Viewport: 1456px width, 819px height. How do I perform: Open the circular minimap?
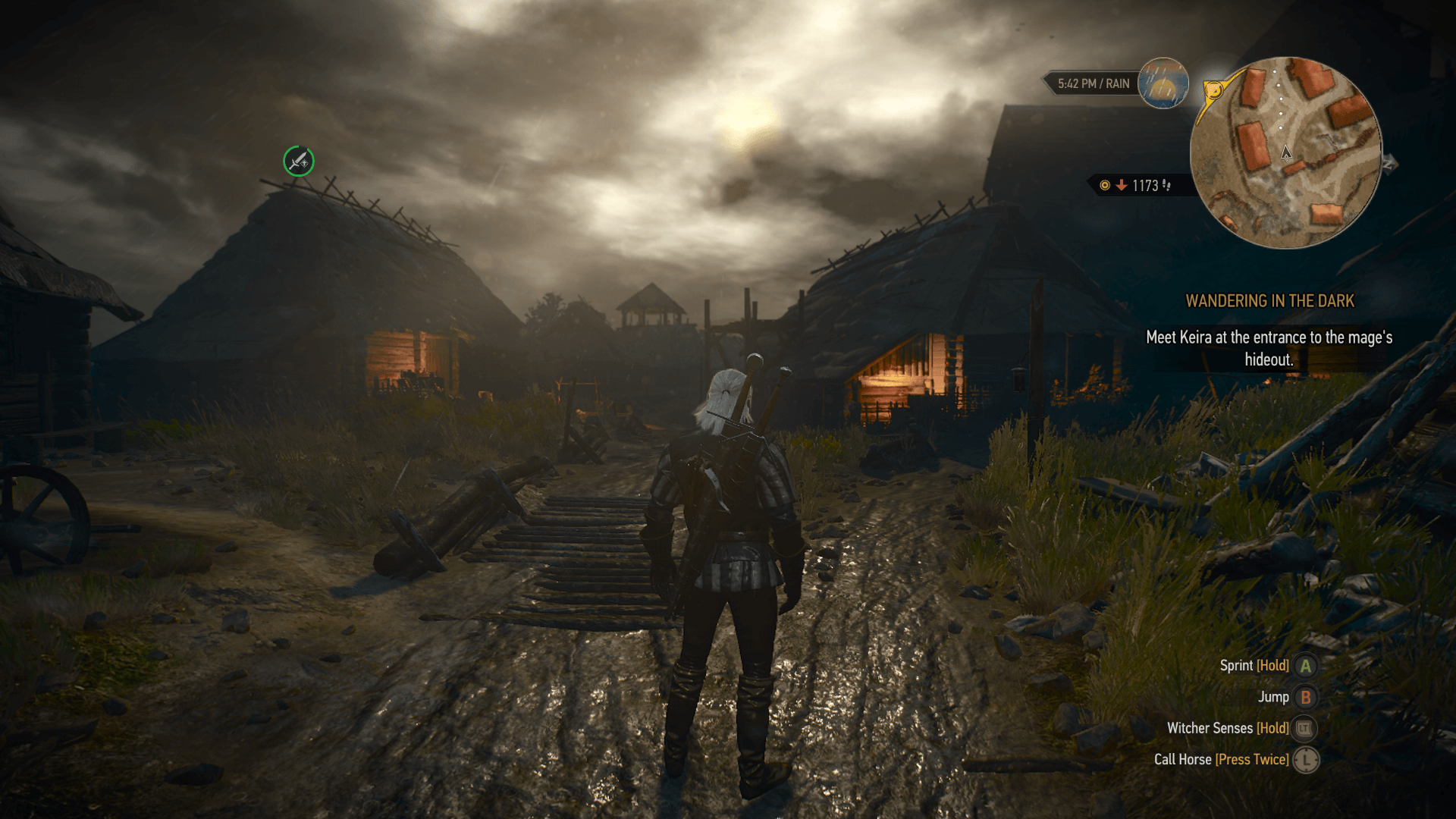click(x=1285, y=152)
